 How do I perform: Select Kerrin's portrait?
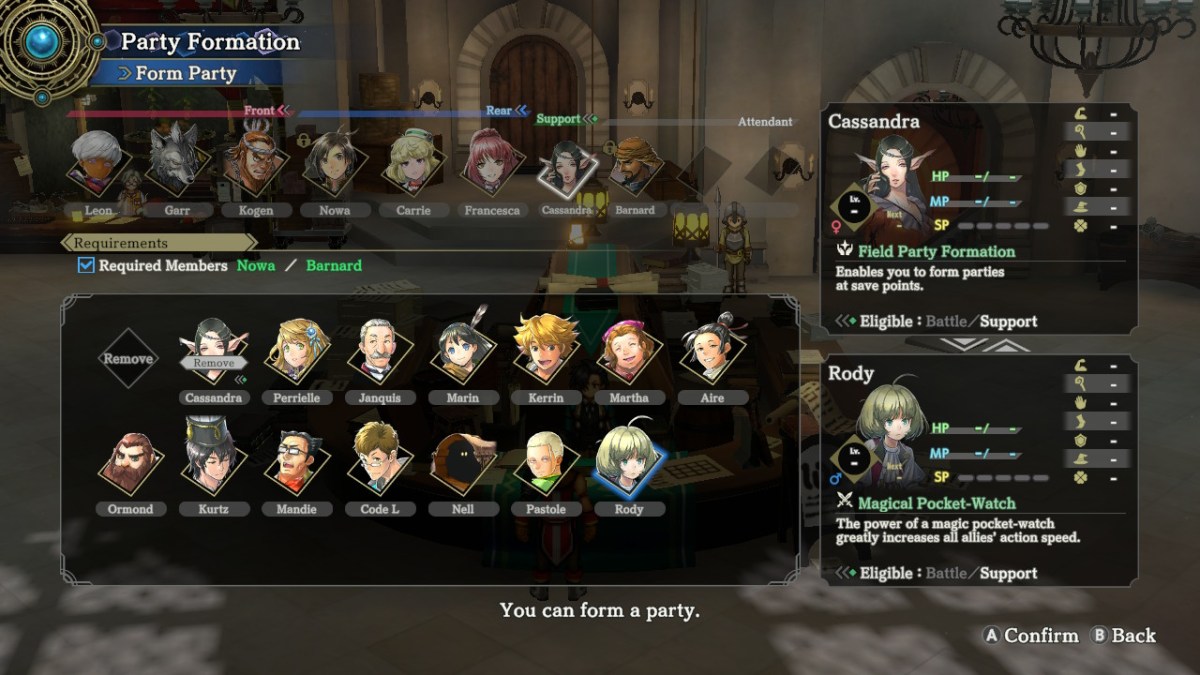coord(546,350)
